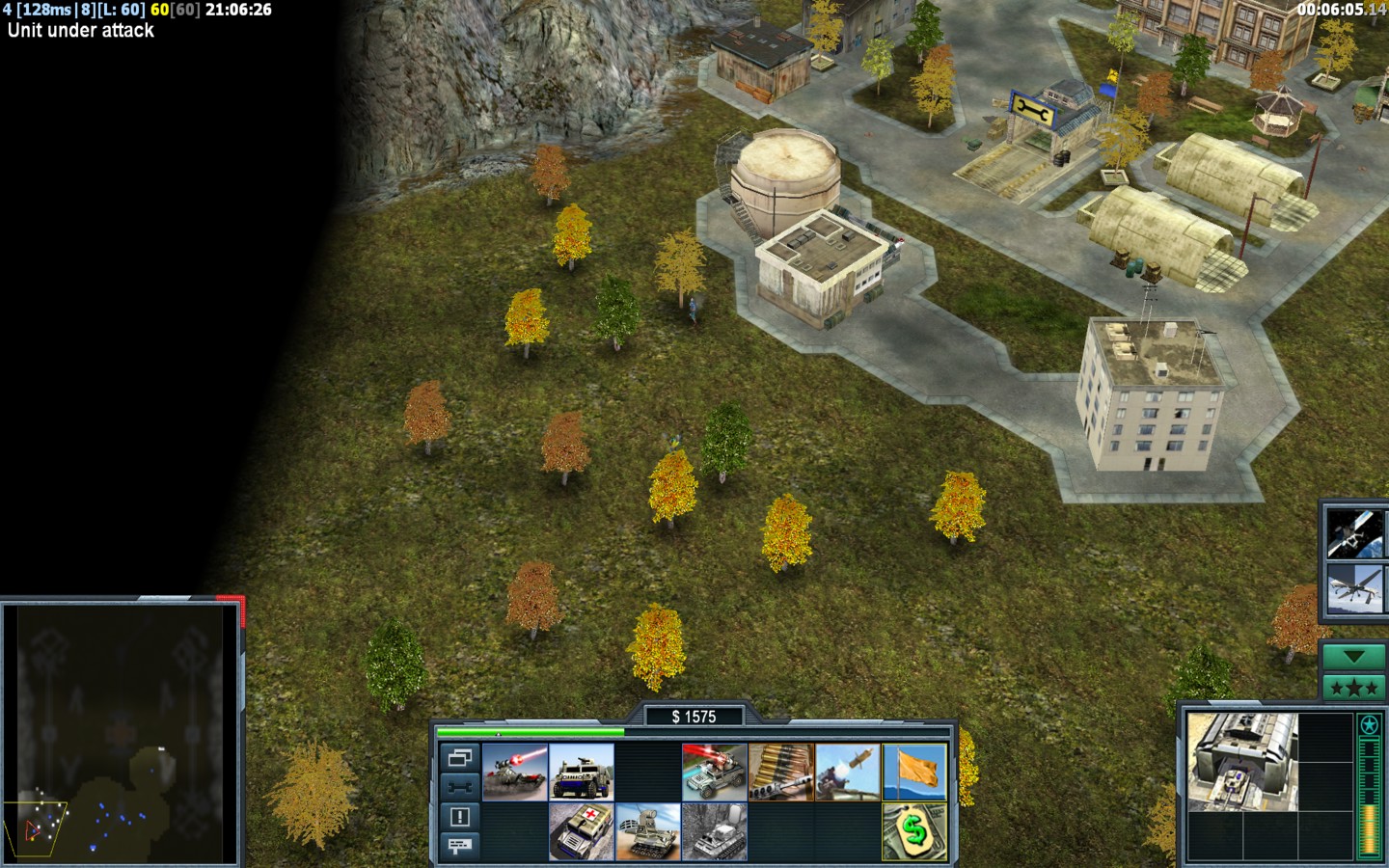This screenshot has height=868, width=1389.
Task: Open the chat message button
Action: (460, 846)
